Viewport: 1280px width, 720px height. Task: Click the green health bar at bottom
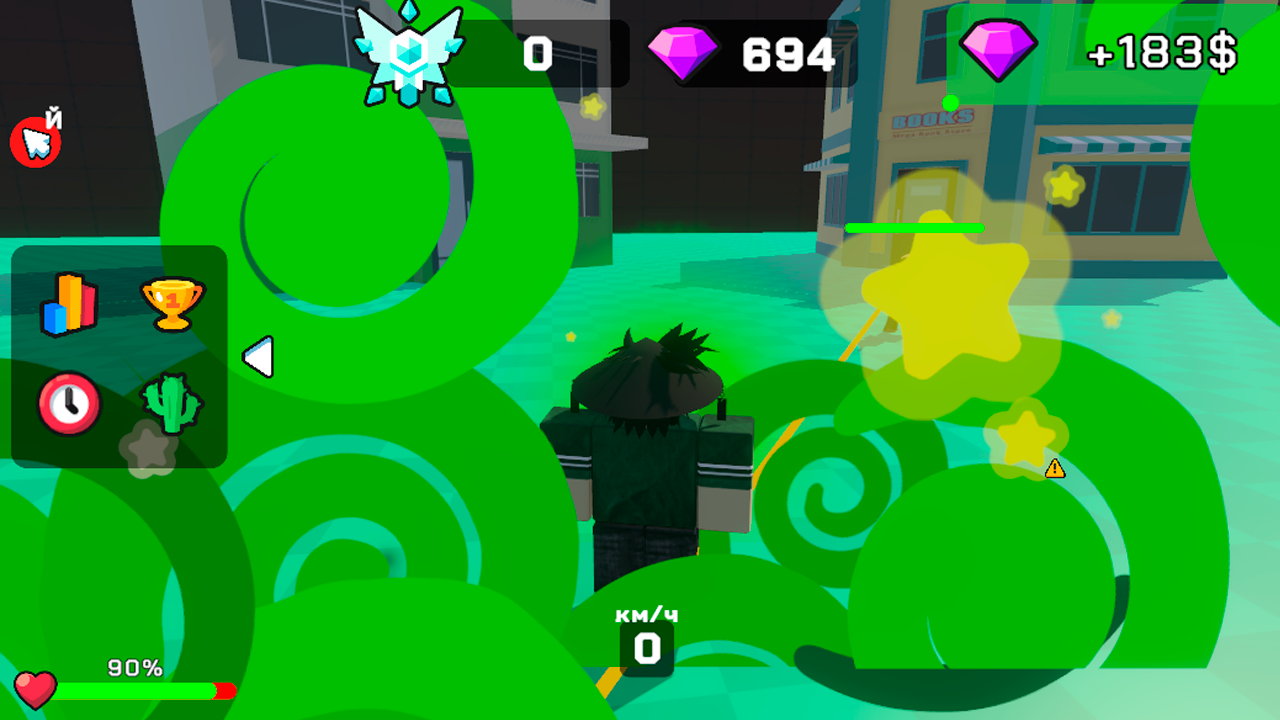pos(135,688)
